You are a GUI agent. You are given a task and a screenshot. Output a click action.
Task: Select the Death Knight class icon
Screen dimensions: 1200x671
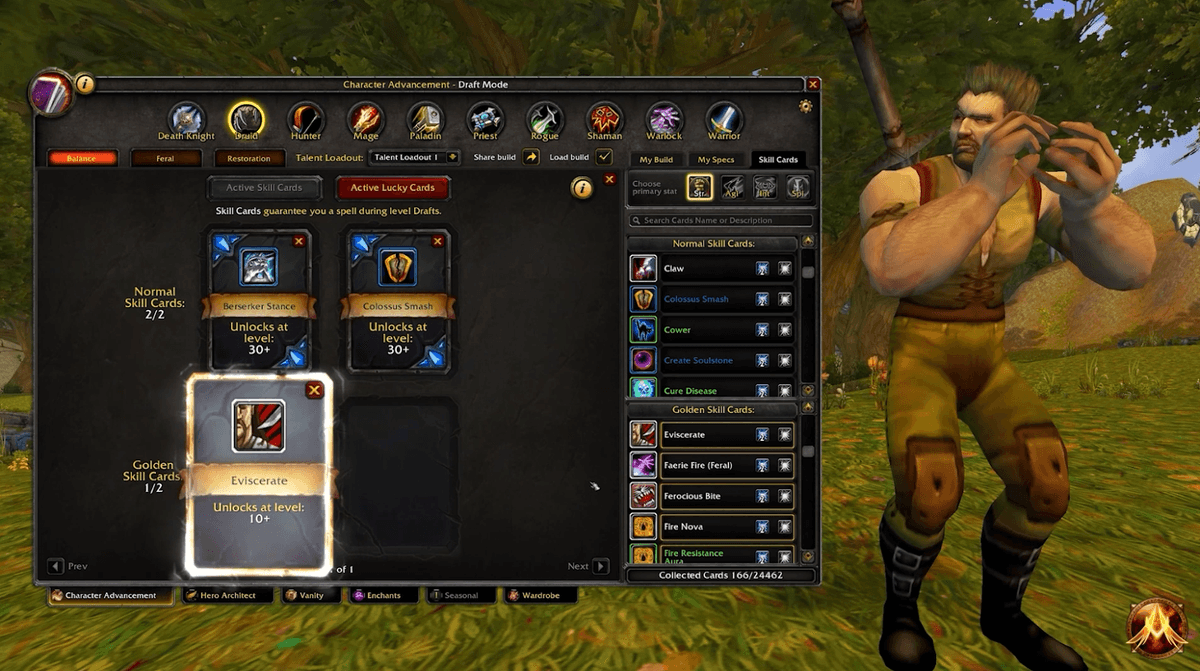tap(185, 120)
